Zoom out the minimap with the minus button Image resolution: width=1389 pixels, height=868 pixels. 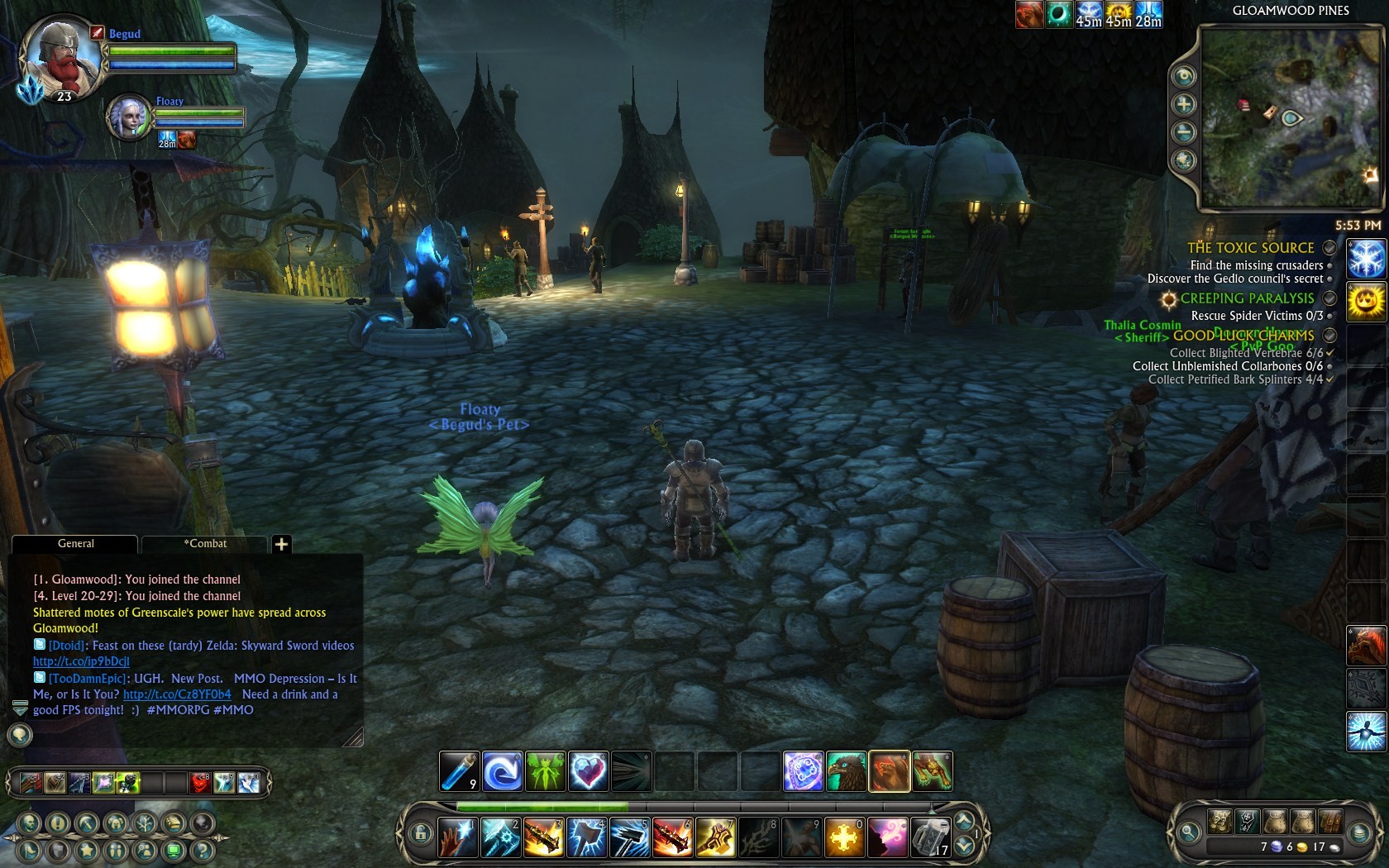pos(1184,132)
